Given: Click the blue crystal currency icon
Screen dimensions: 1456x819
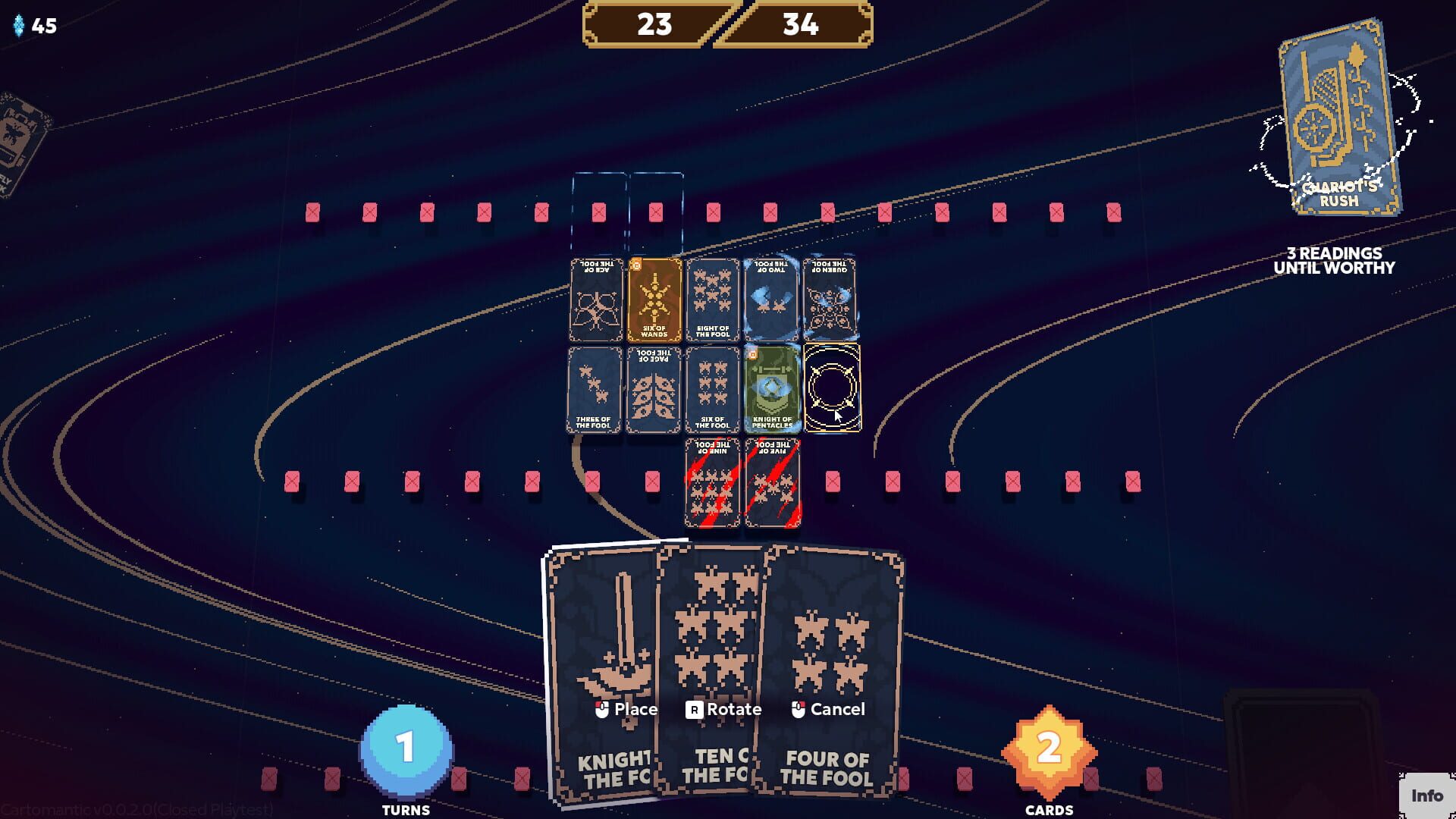Looking at the screenshot, I should 17,27.
